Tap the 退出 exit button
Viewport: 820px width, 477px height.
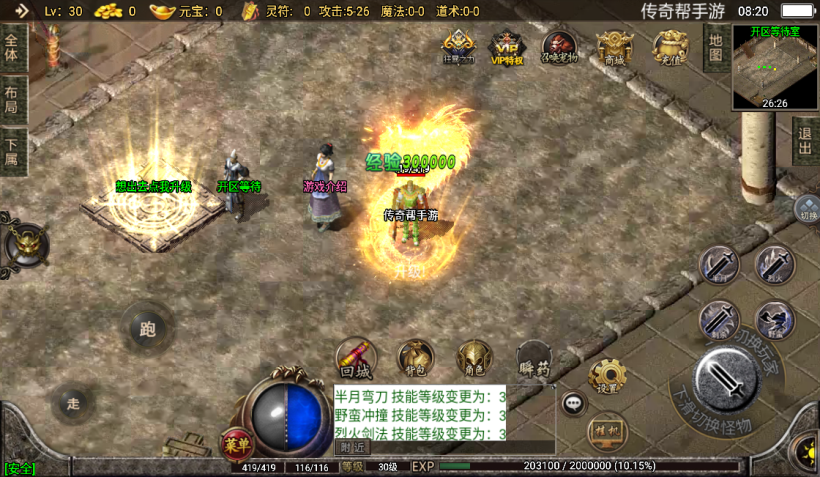805,141
